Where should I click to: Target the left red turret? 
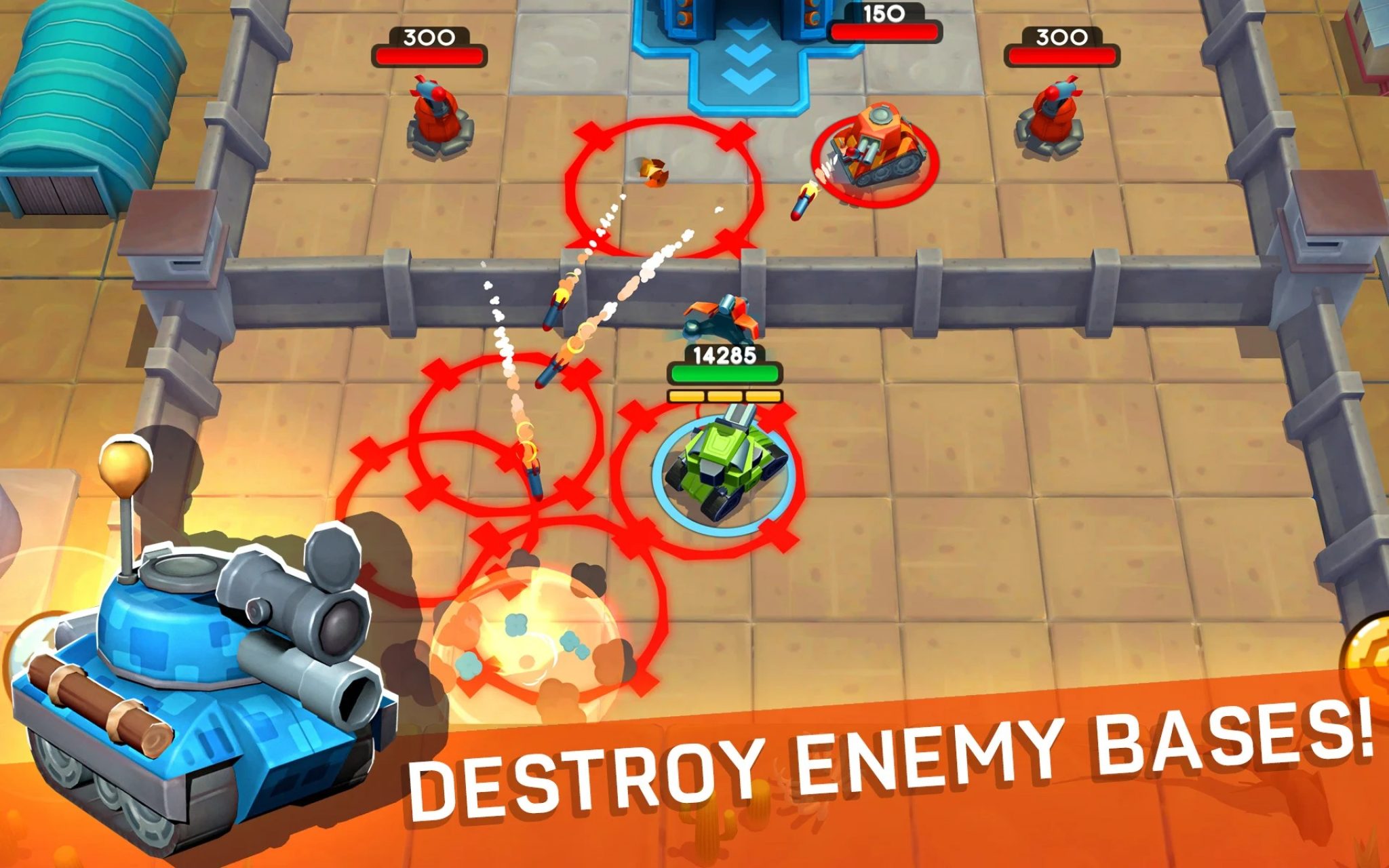434,112
